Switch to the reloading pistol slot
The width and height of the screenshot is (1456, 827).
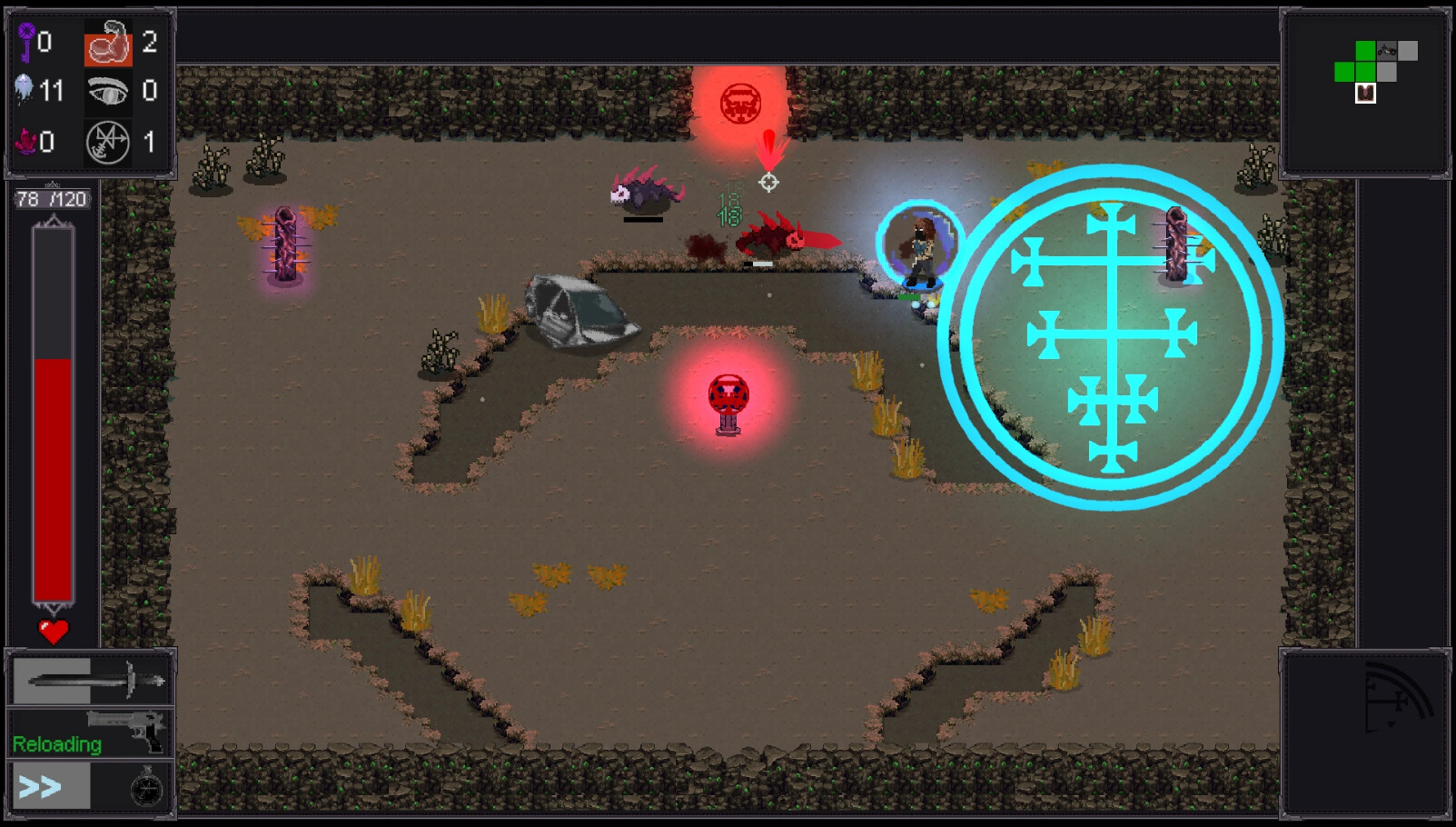(90, 732)
